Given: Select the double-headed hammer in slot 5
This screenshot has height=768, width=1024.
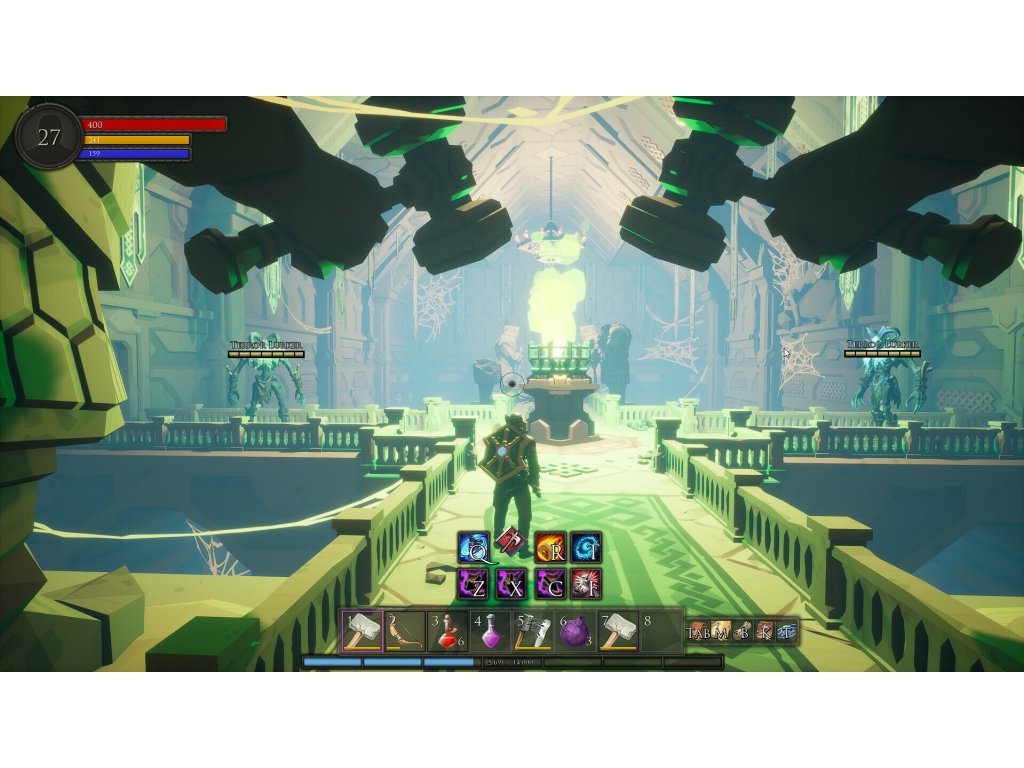Looking at the screenshot, I should tap(533, 630).
